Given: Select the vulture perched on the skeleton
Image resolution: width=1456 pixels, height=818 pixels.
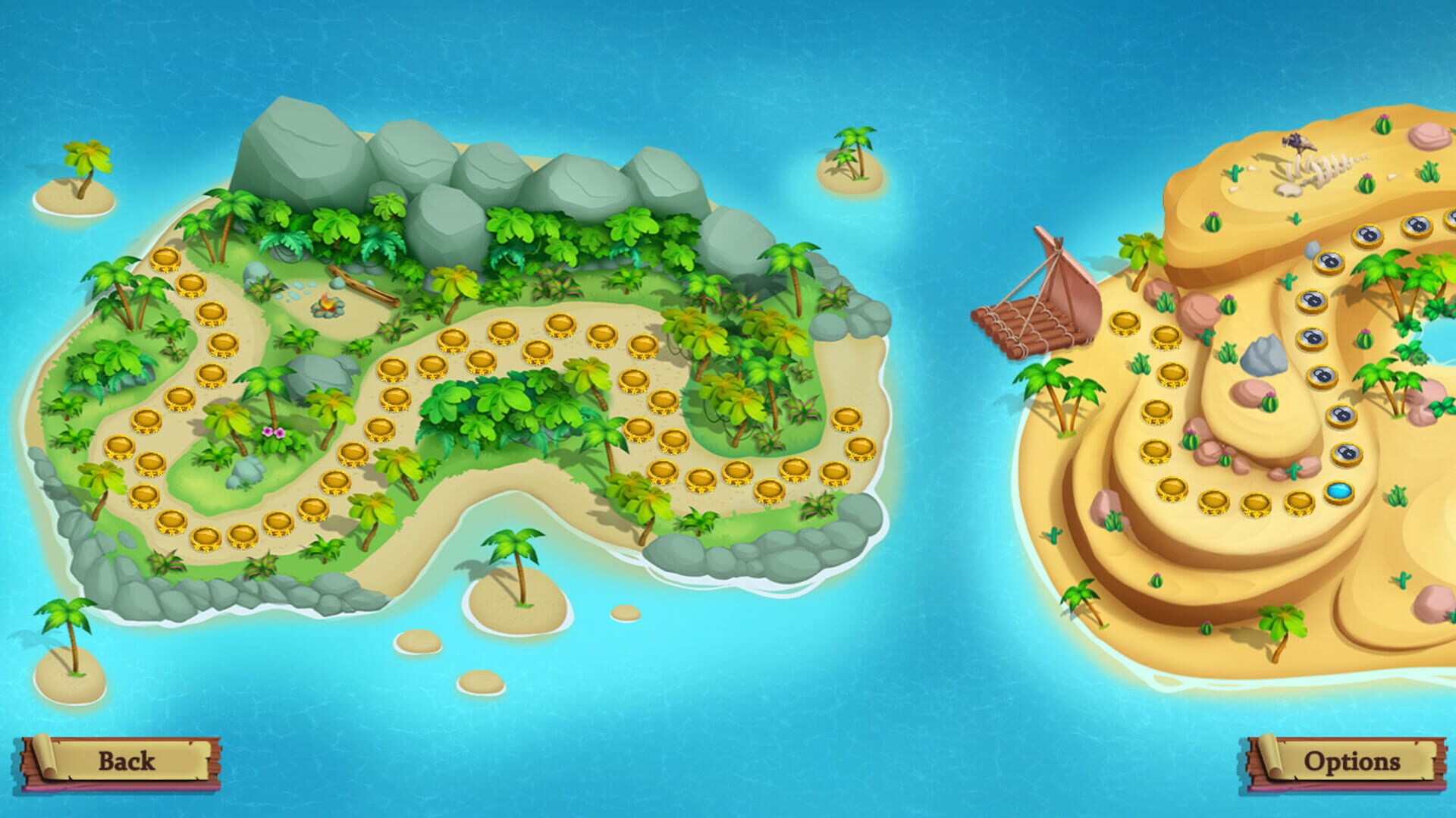Looking at the screenshot, I should 1298,144.
